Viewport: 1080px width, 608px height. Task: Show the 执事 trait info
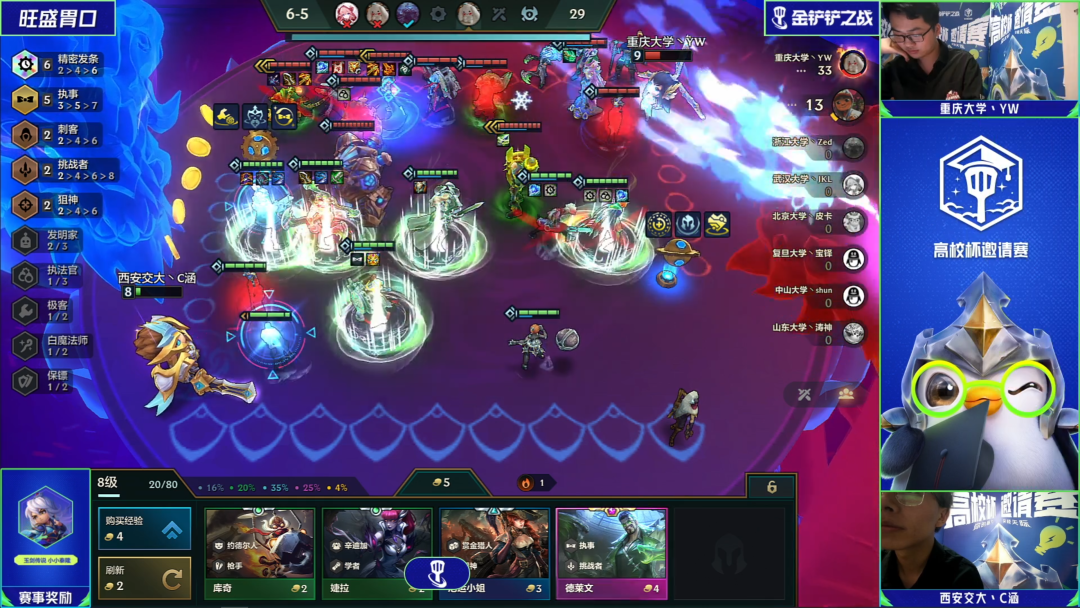click(x=60, y=99)
